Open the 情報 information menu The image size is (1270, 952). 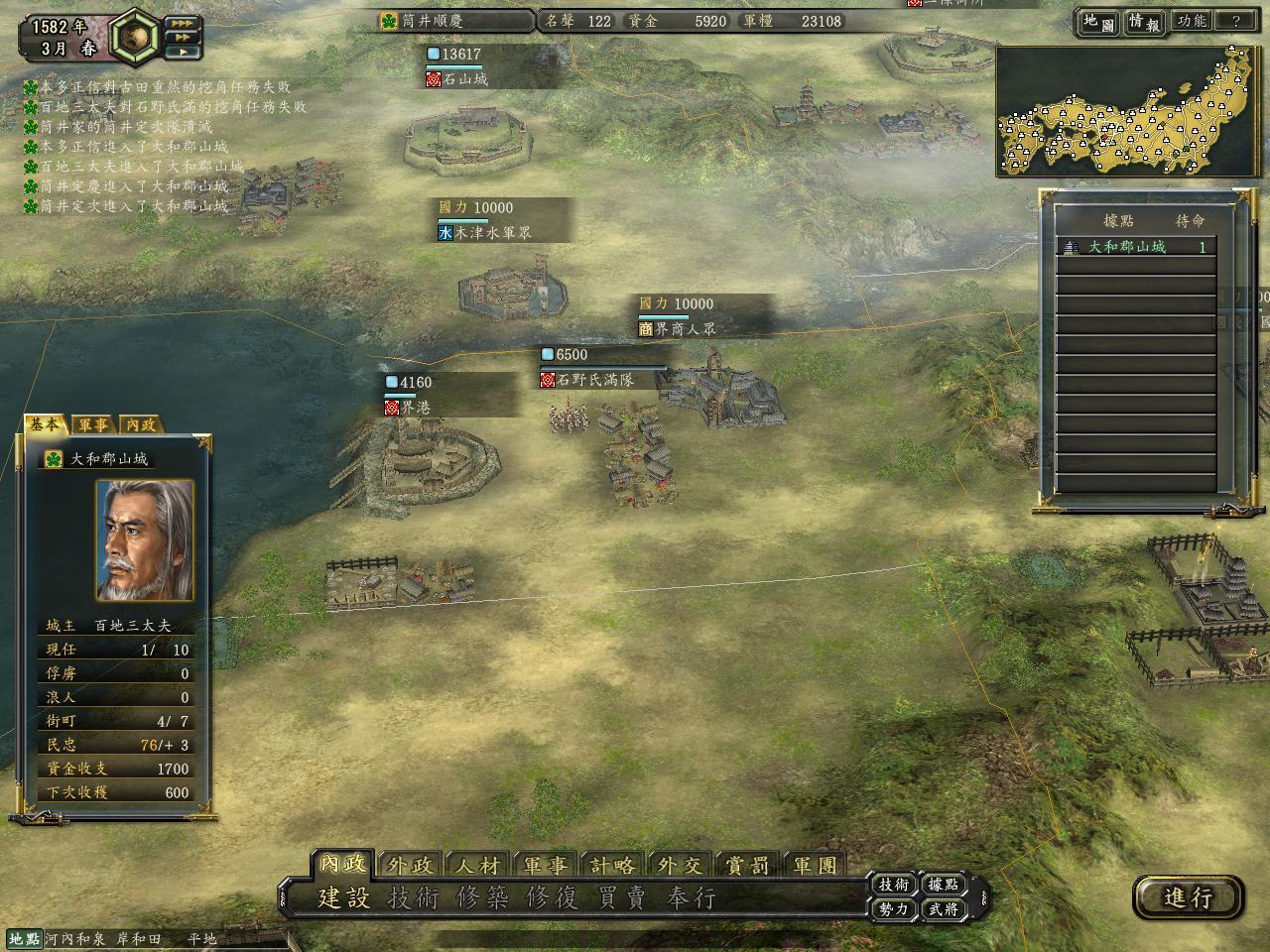point(1143,21)
